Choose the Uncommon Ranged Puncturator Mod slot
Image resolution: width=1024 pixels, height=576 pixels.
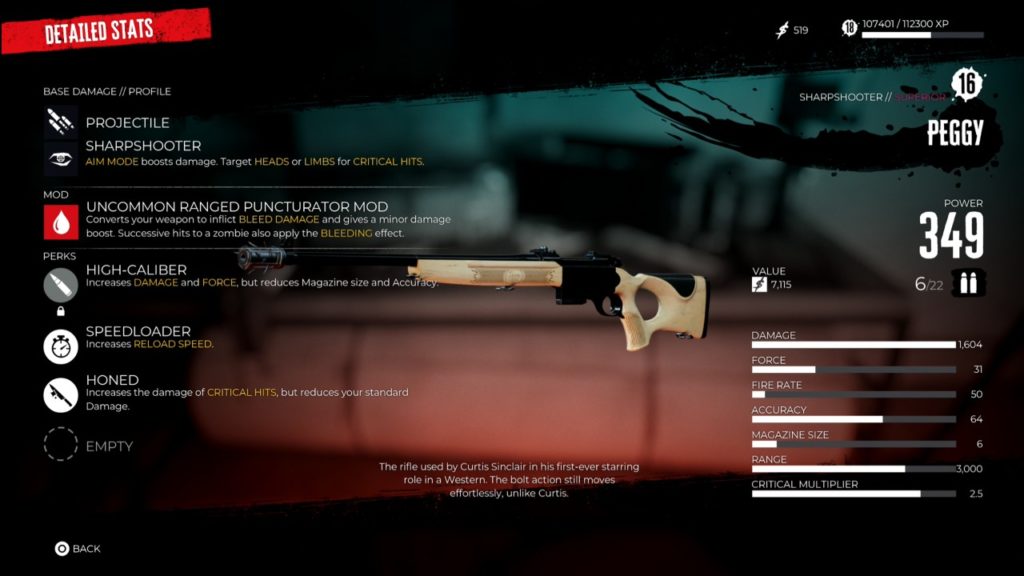(x=60, y=221)
